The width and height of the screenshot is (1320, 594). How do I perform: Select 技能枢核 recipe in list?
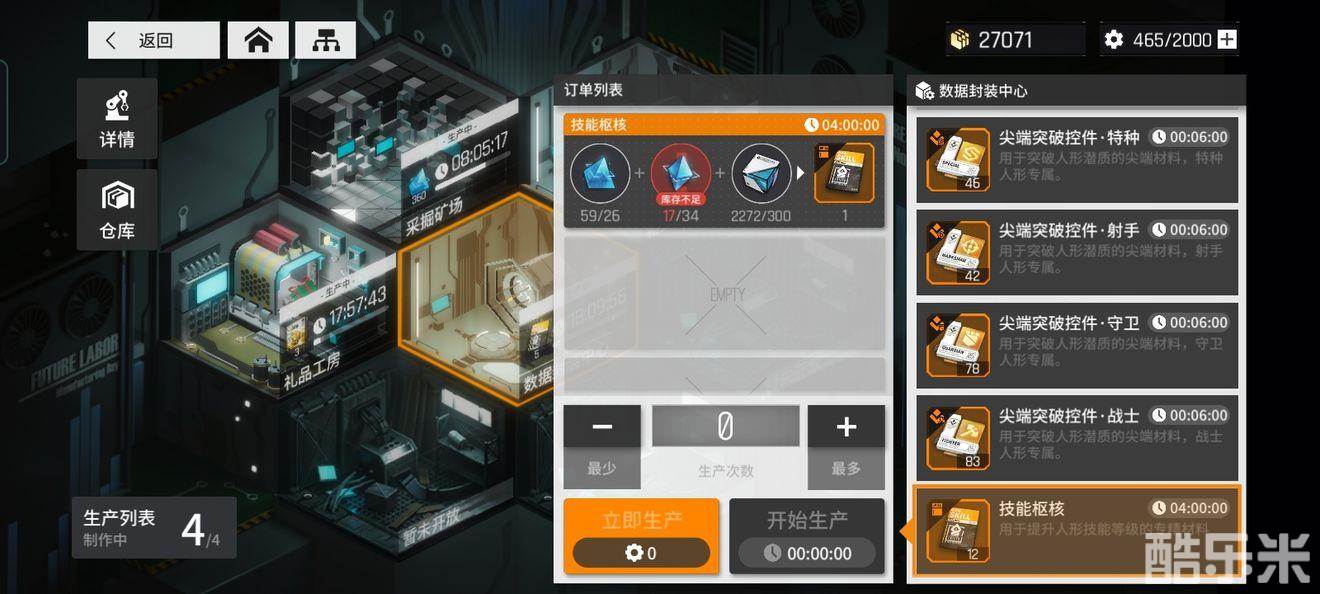click(x=1077, y=531)
